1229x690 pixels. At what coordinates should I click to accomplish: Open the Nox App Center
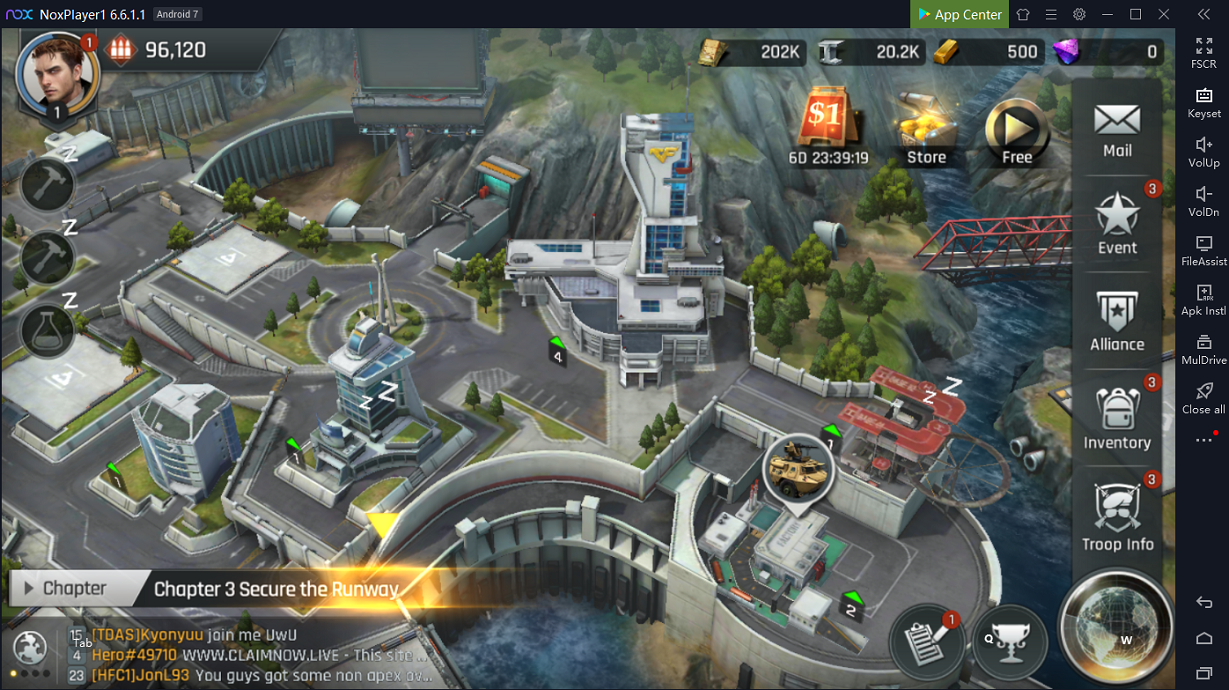coord(958,14)
